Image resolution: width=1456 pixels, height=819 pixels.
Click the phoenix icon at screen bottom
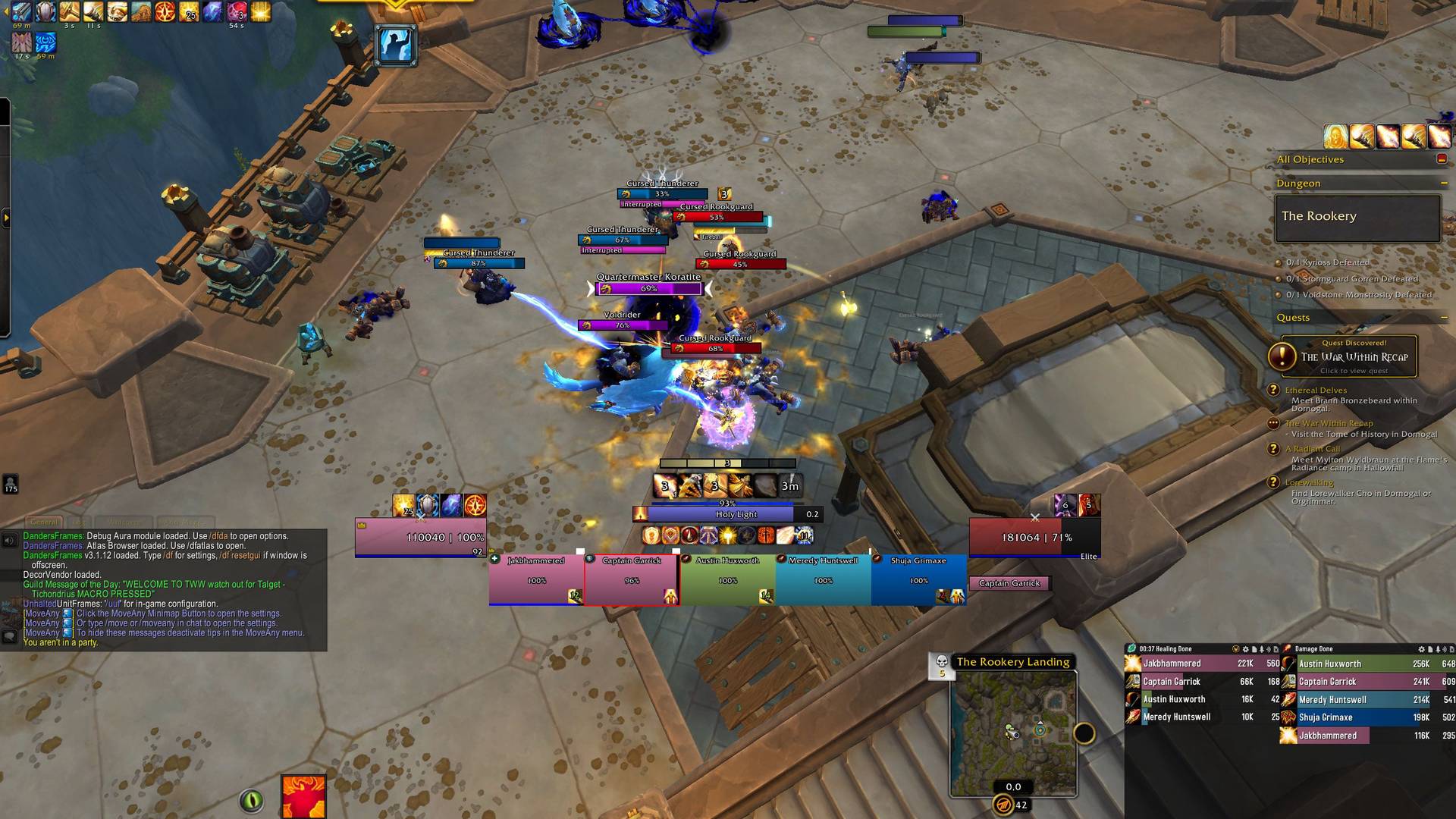pos(303,796)
